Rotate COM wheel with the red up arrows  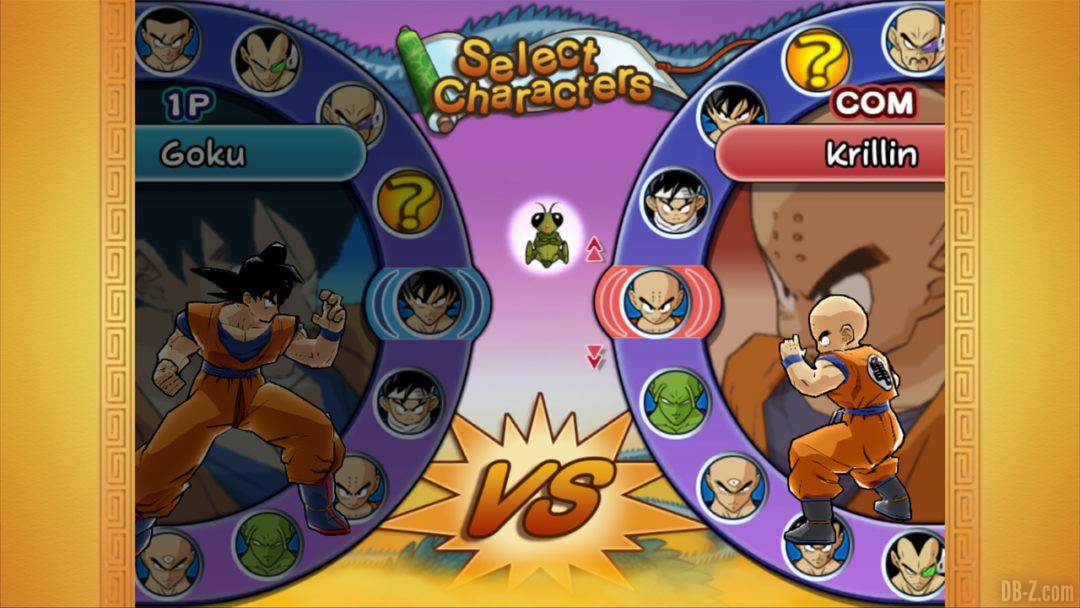pyautogui.click(x=592, y=248)
